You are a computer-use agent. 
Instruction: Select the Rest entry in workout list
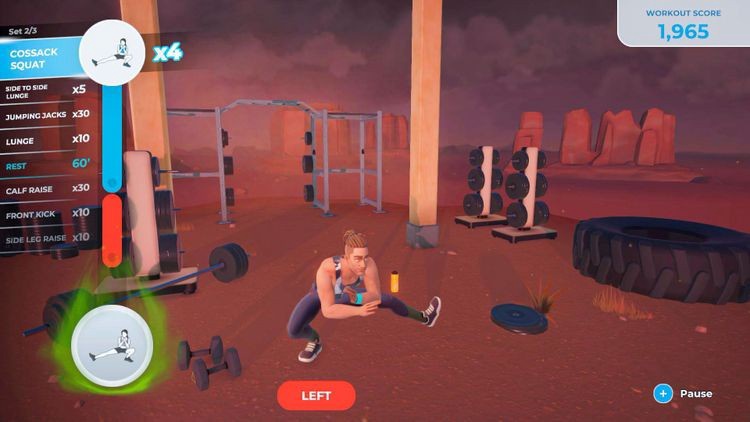pos(45,165)
